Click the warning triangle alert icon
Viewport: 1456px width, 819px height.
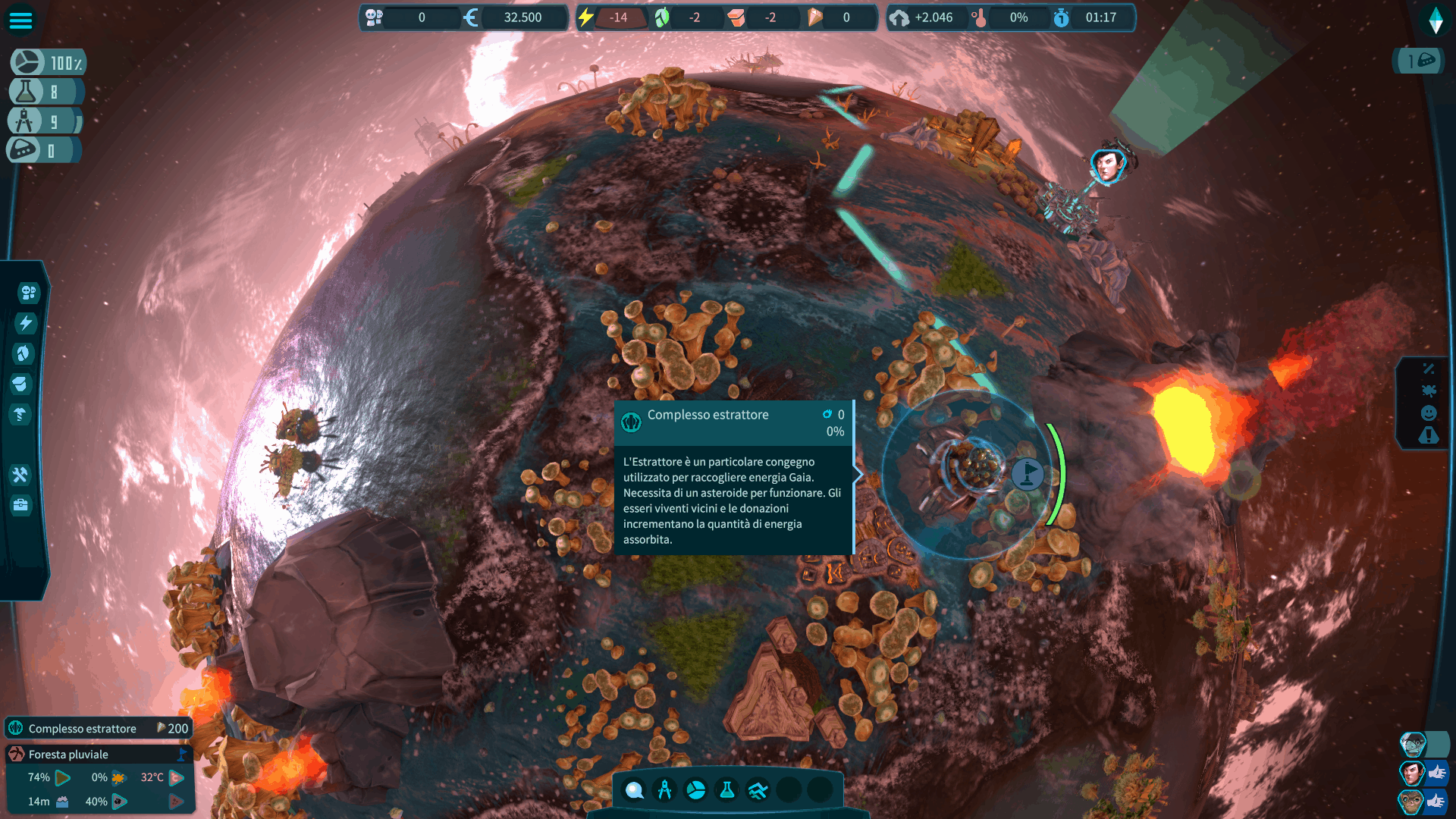[1429, 435]
